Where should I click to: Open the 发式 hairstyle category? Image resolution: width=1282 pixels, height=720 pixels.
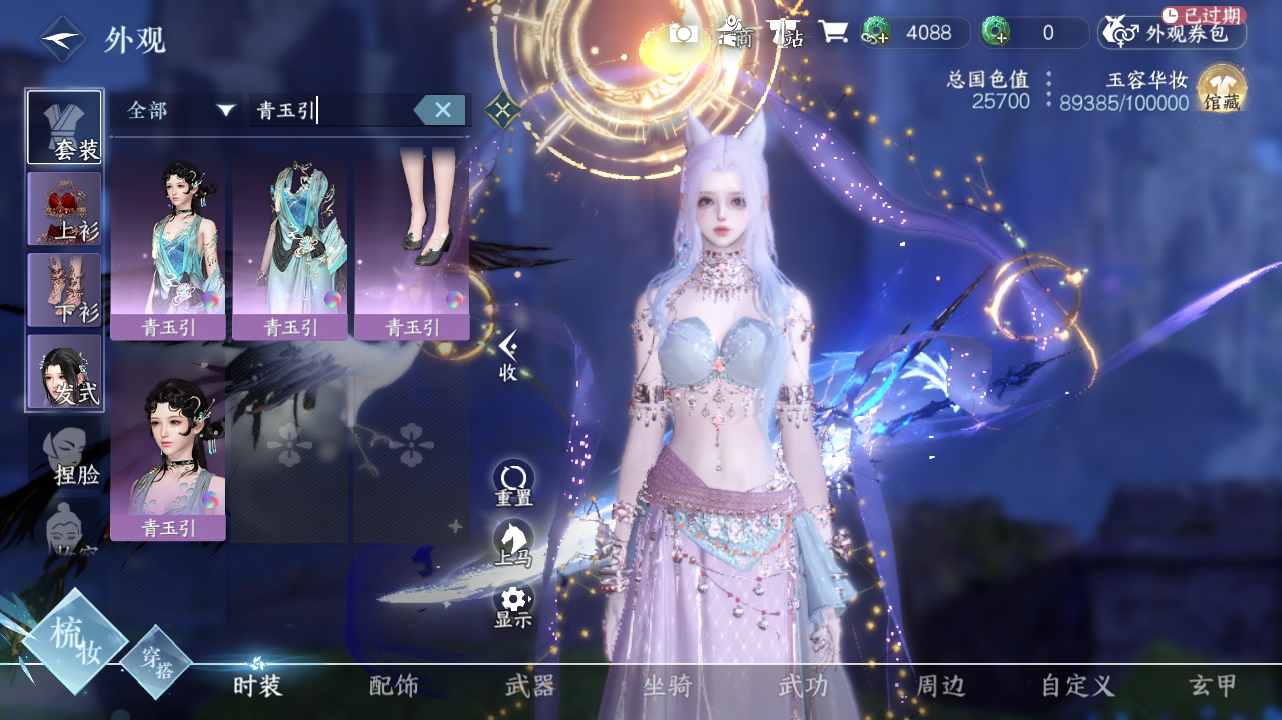click(x=65, y=371)
